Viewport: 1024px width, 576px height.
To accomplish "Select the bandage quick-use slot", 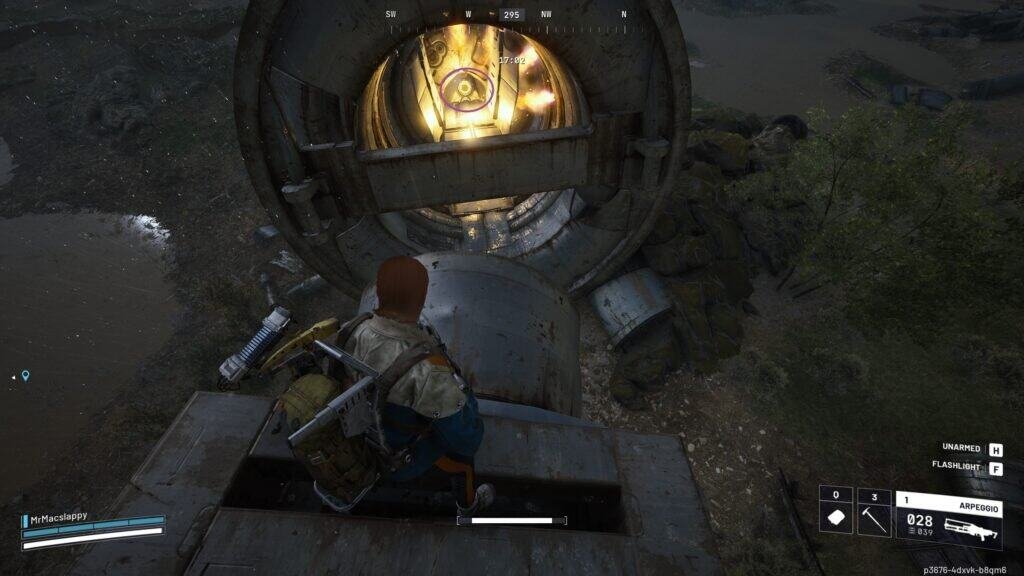I will coord(836,512).
